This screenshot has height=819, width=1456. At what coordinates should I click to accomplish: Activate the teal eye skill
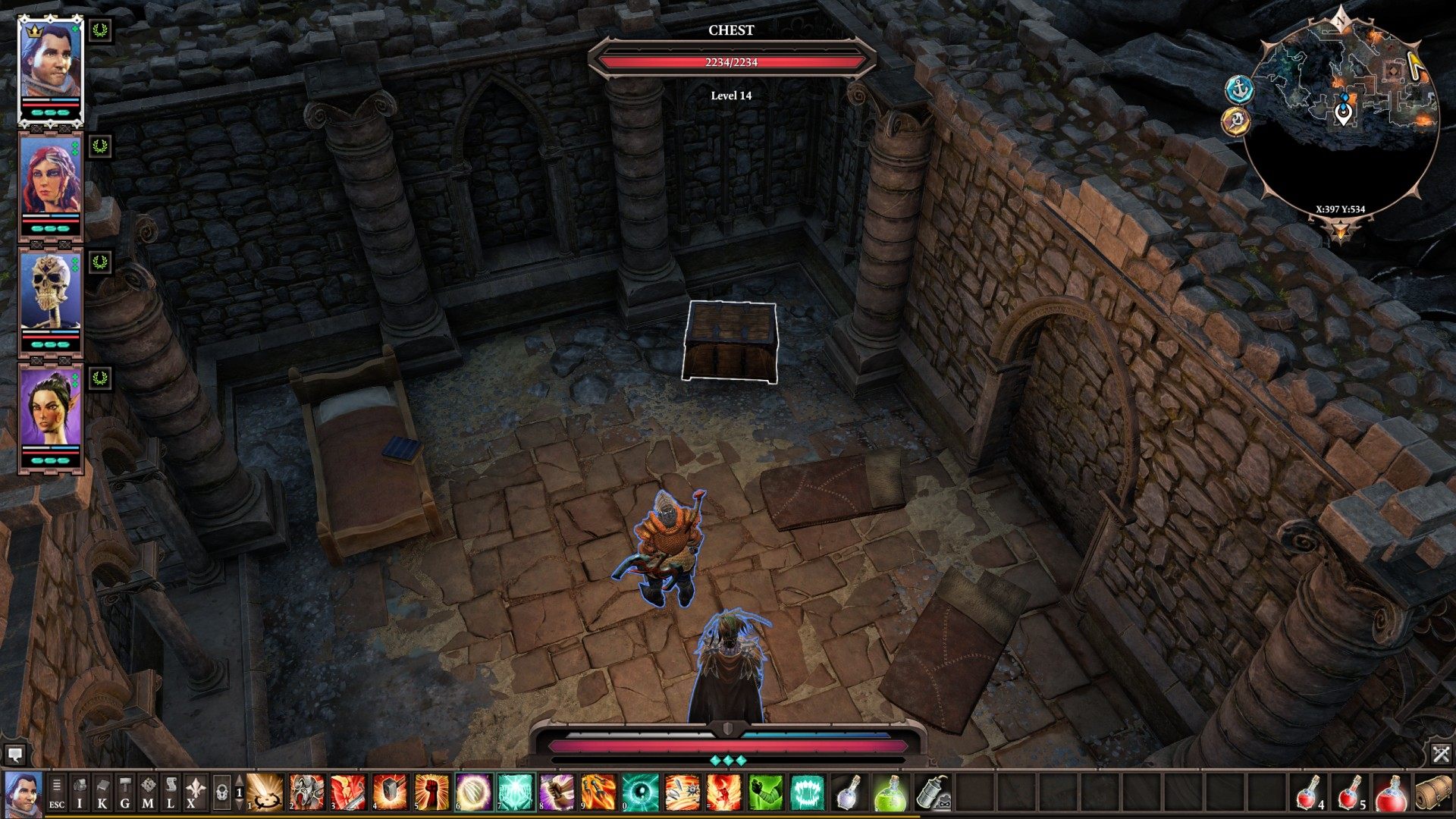[x=639, y=792]
